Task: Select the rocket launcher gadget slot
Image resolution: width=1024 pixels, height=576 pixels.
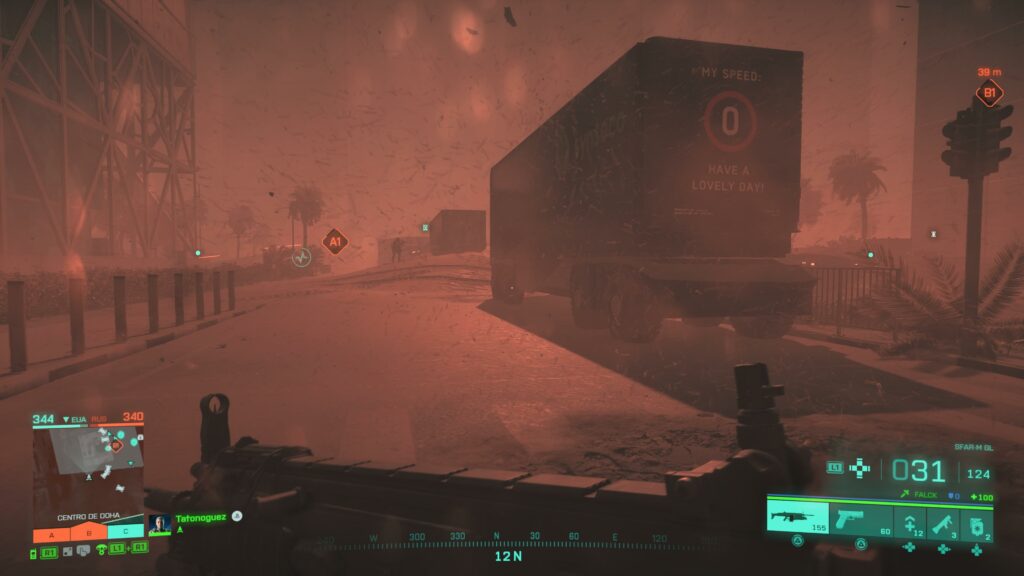Action: [943, 522]
